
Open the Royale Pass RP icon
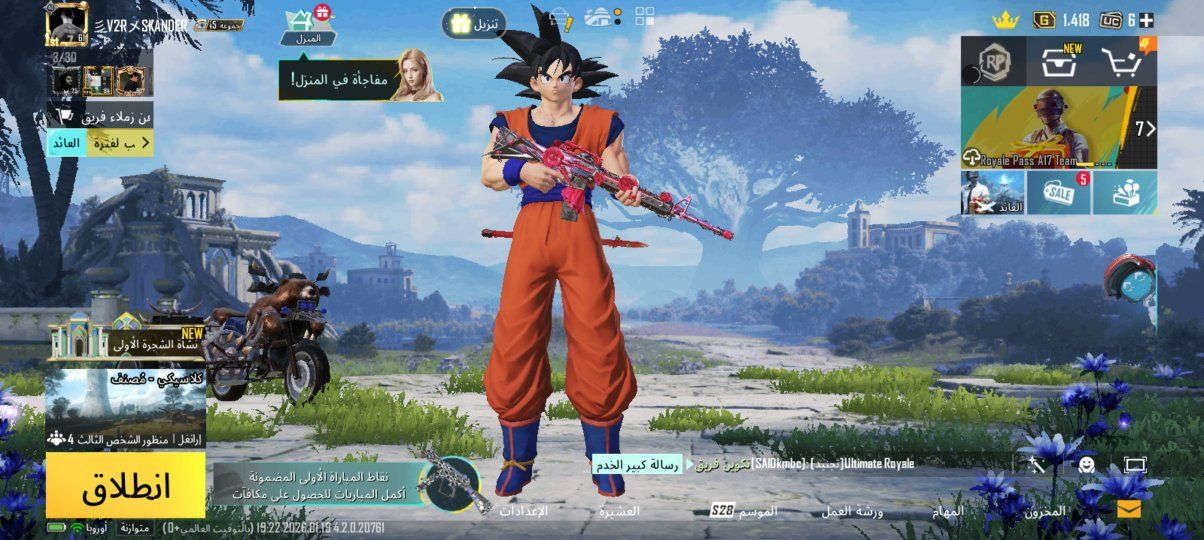pos(994,62)
